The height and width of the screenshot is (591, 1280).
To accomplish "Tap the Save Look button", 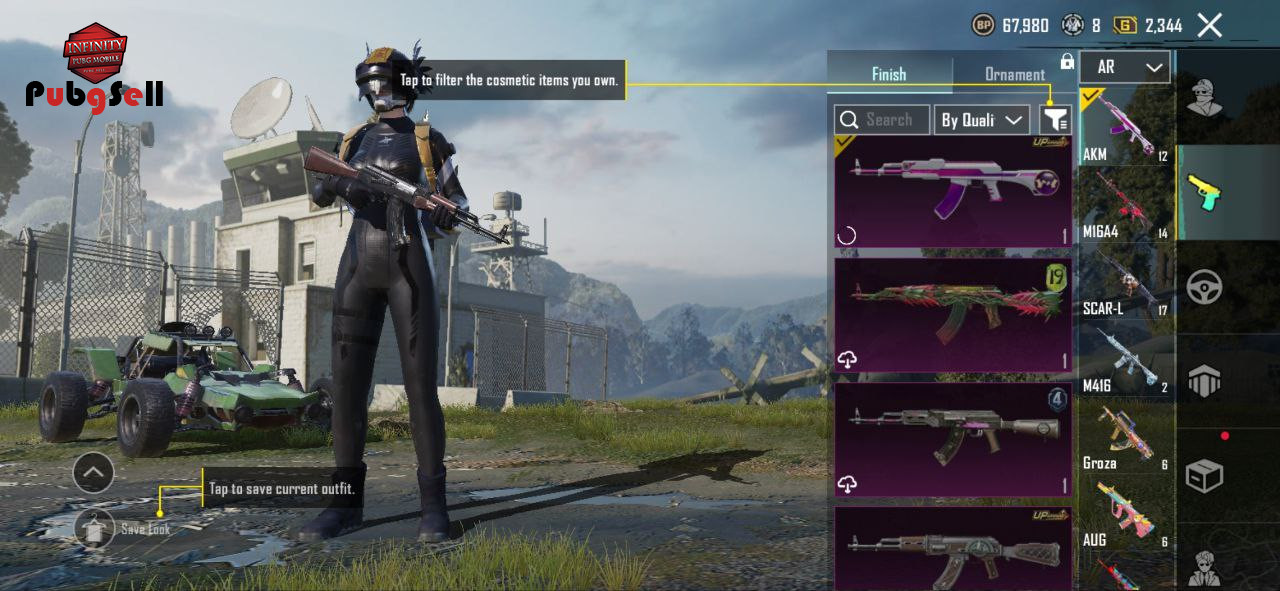I will click(x=96, y=528).
